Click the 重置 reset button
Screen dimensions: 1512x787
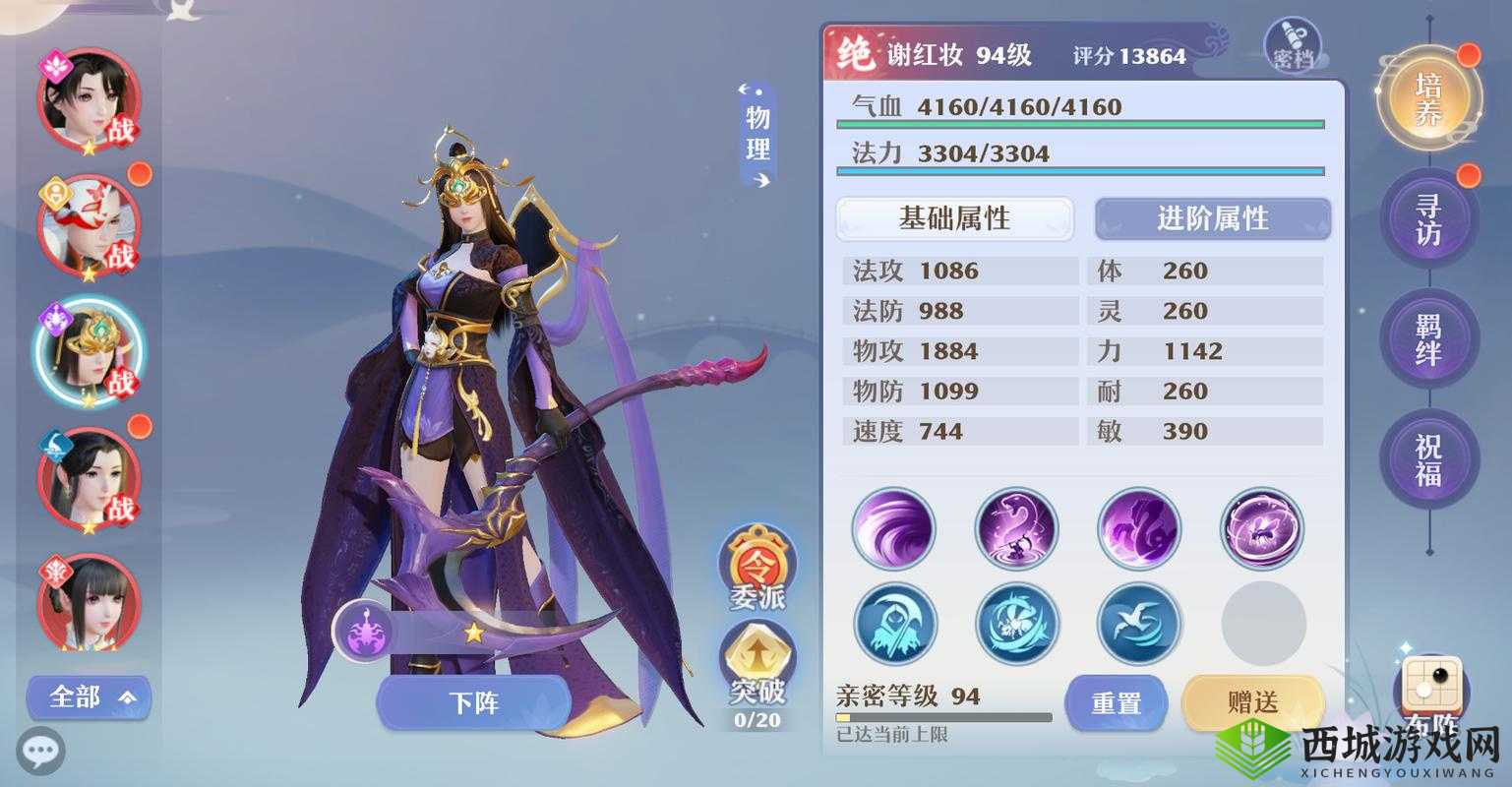[1117, 703]
